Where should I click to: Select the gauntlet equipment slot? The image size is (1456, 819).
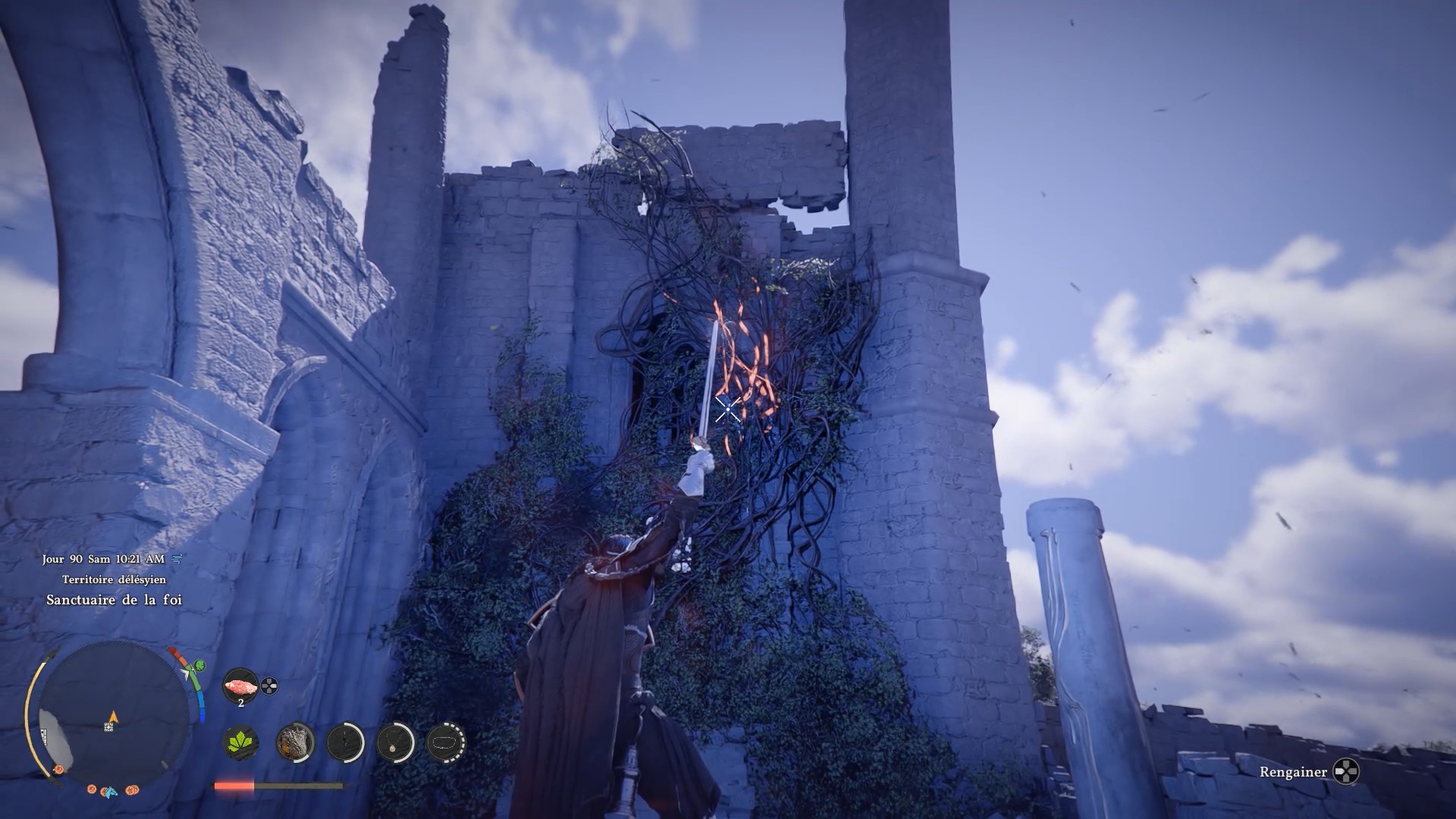pos(294,742)
